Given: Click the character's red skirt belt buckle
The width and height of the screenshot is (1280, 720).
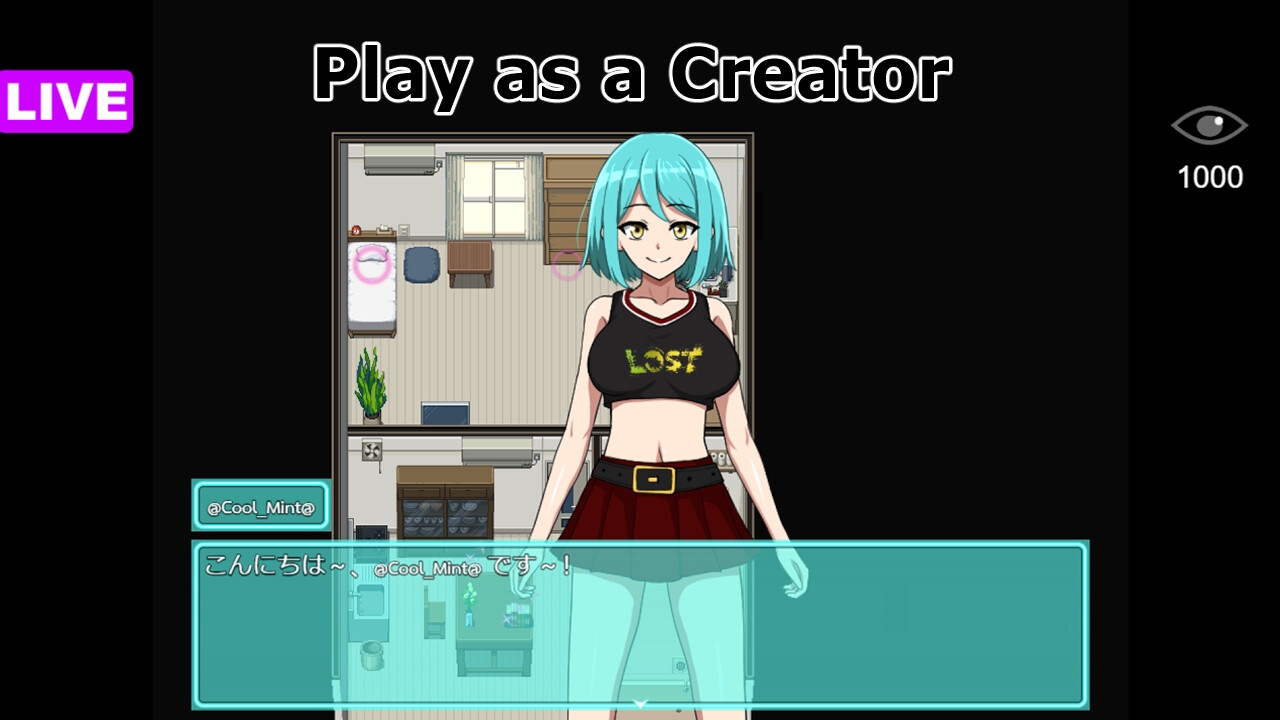Looking at the screenshot, I should [652, 479].
